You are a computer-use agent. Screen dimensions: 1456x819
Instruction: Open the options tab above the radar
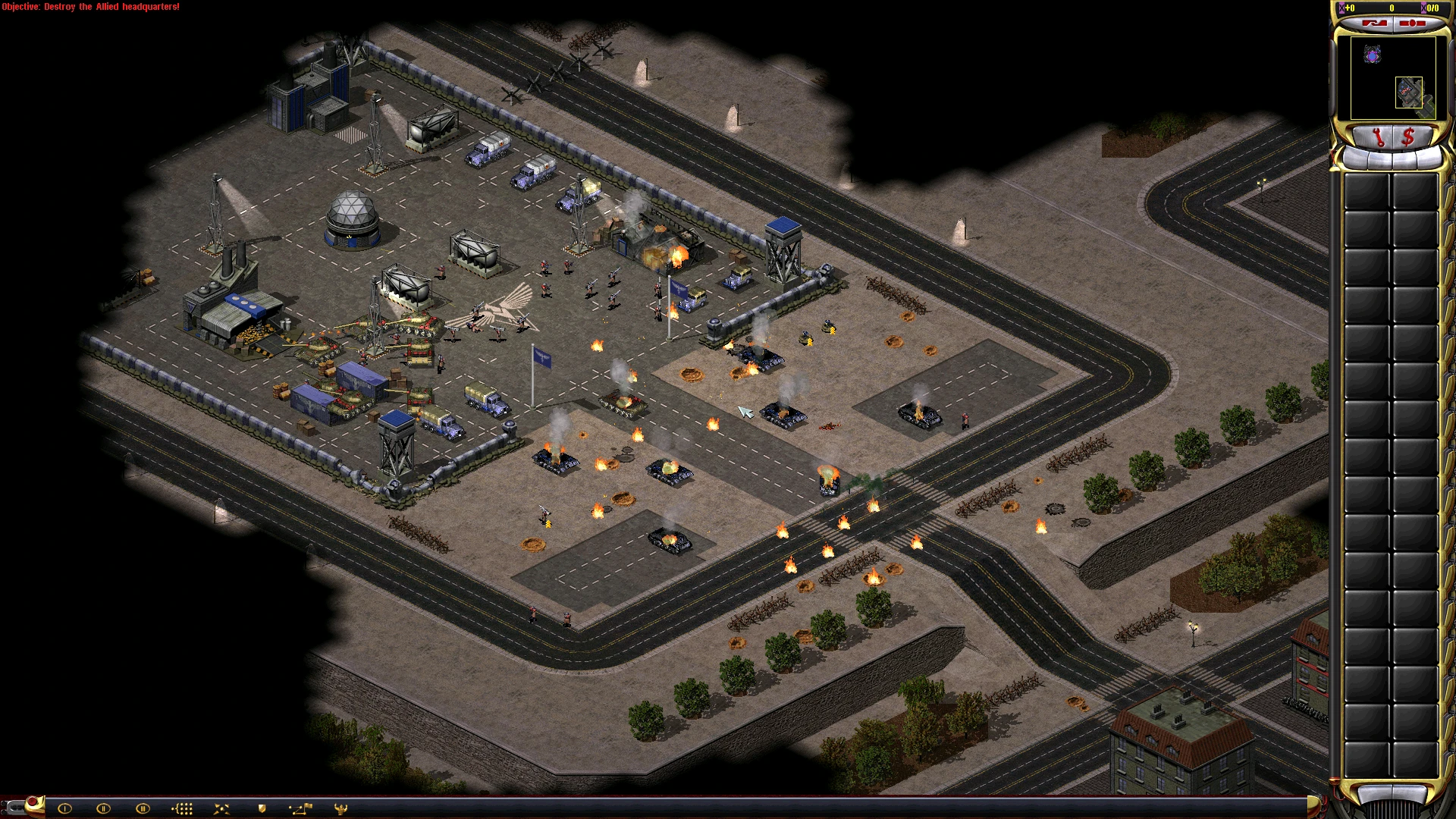click(x=1412, y=24)
